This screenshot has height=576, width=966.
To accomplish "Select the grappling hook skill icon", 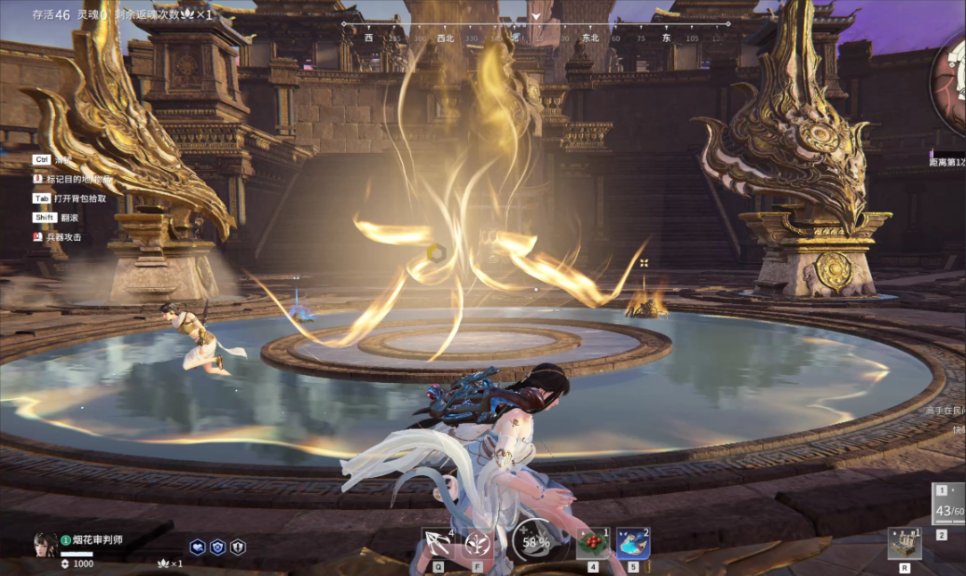I will tap(438, 543).
